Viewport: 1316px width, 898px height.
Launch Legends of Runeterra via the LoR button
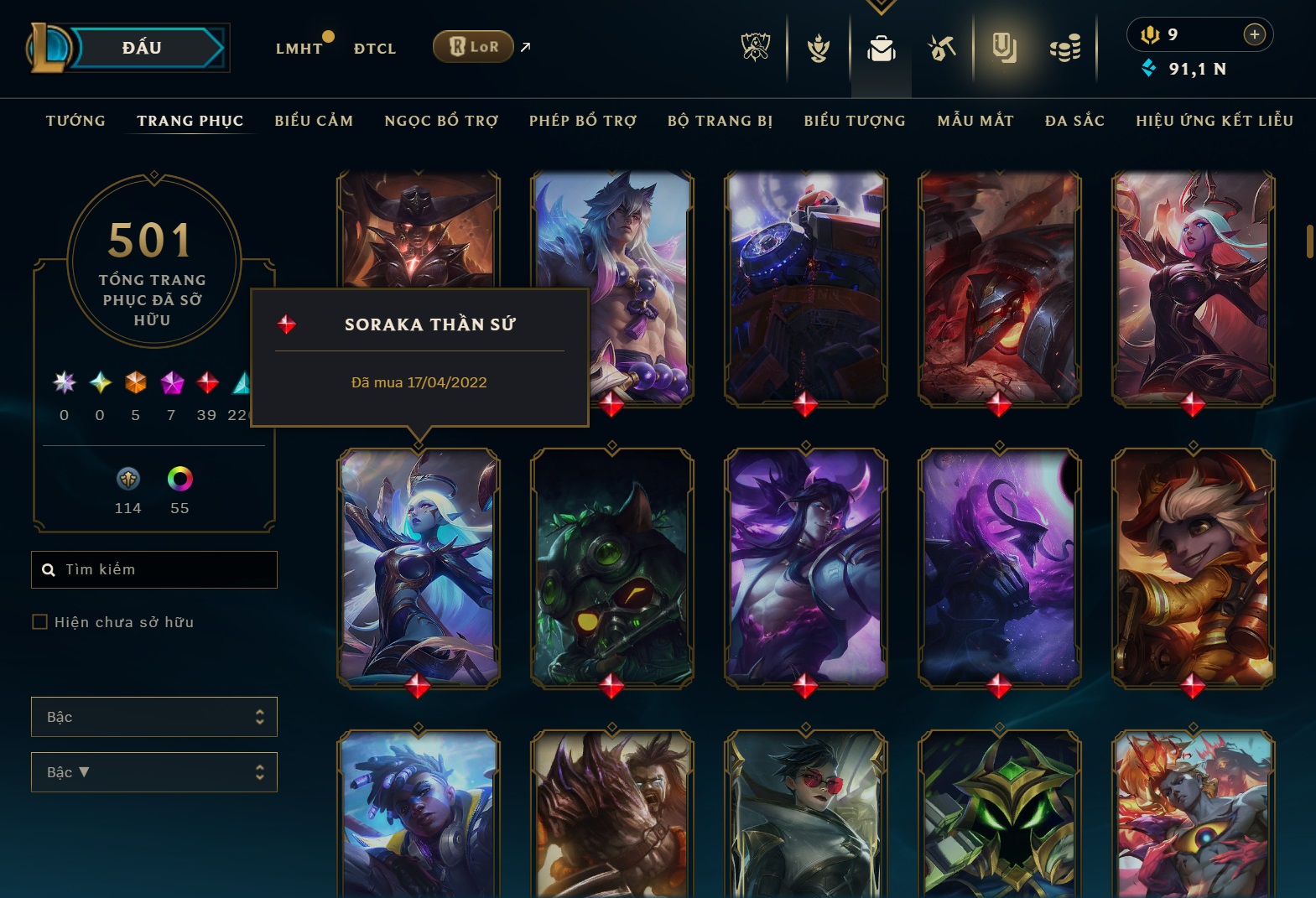(472, 47)
